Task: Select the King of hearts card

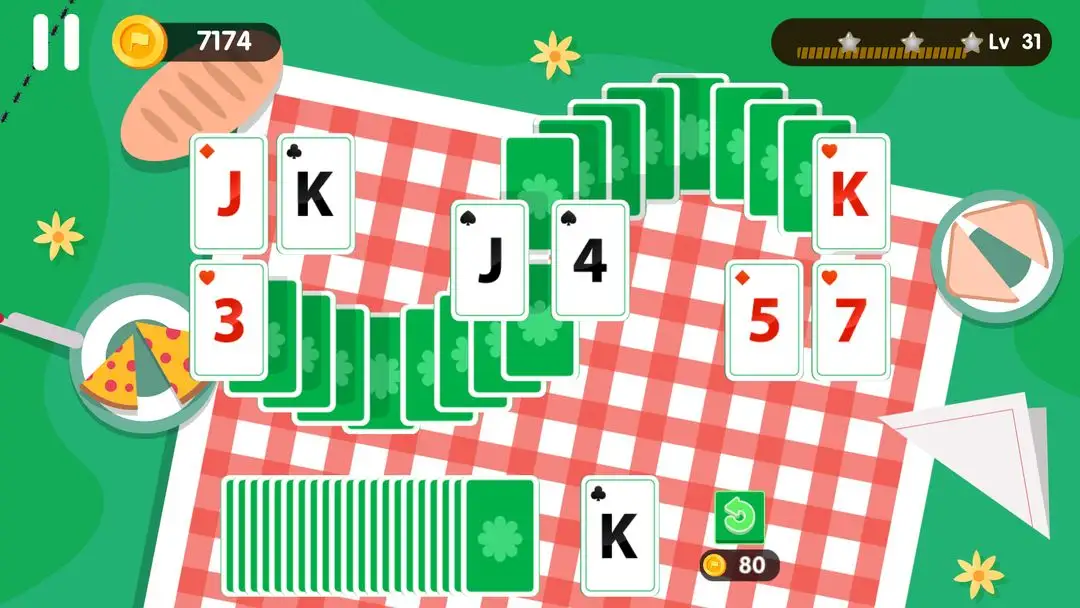Action: tap(850, 194)
